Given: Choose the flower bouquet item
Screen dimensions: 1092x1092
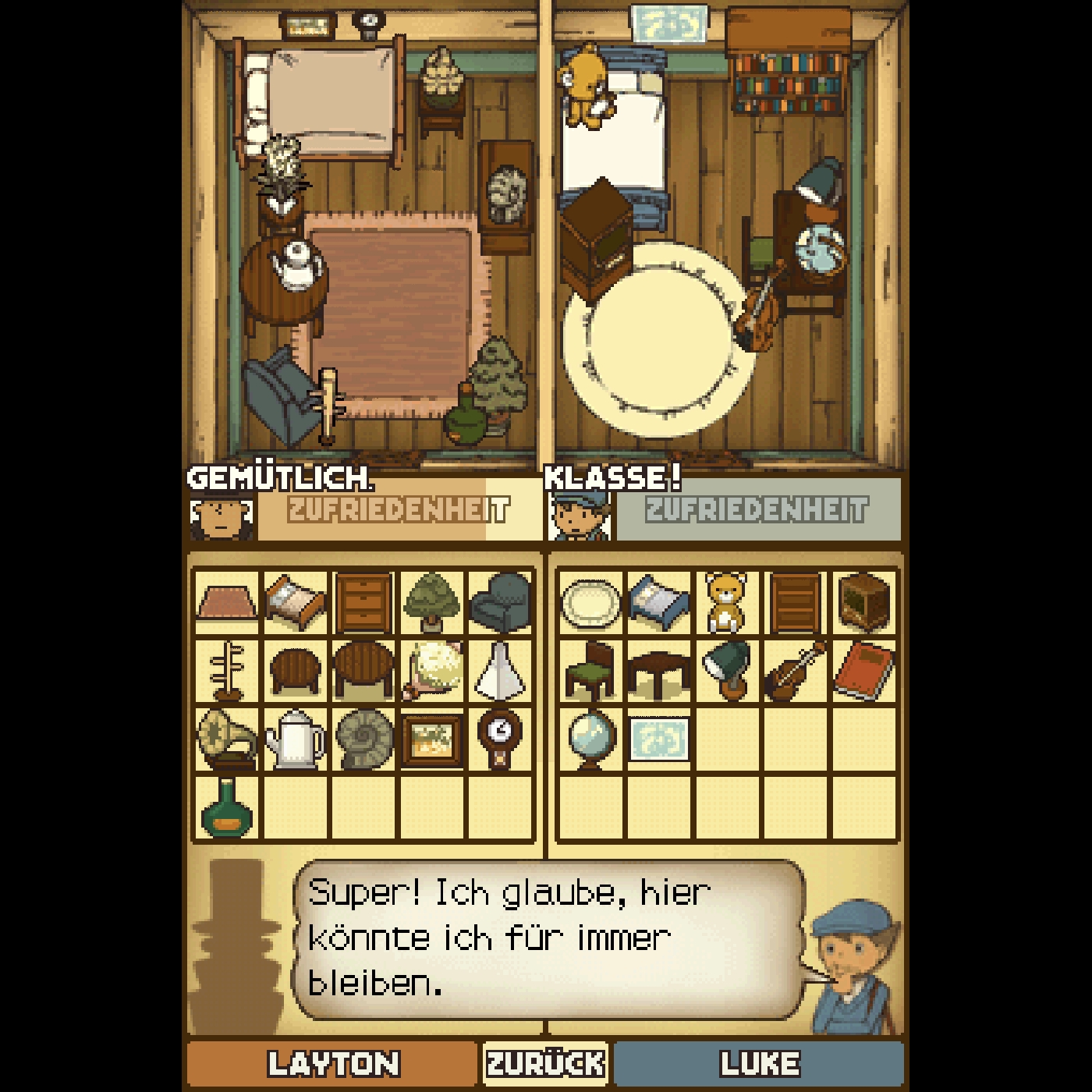Looking at the screenshot, I should pyautogui.click(x=431, y=670).
